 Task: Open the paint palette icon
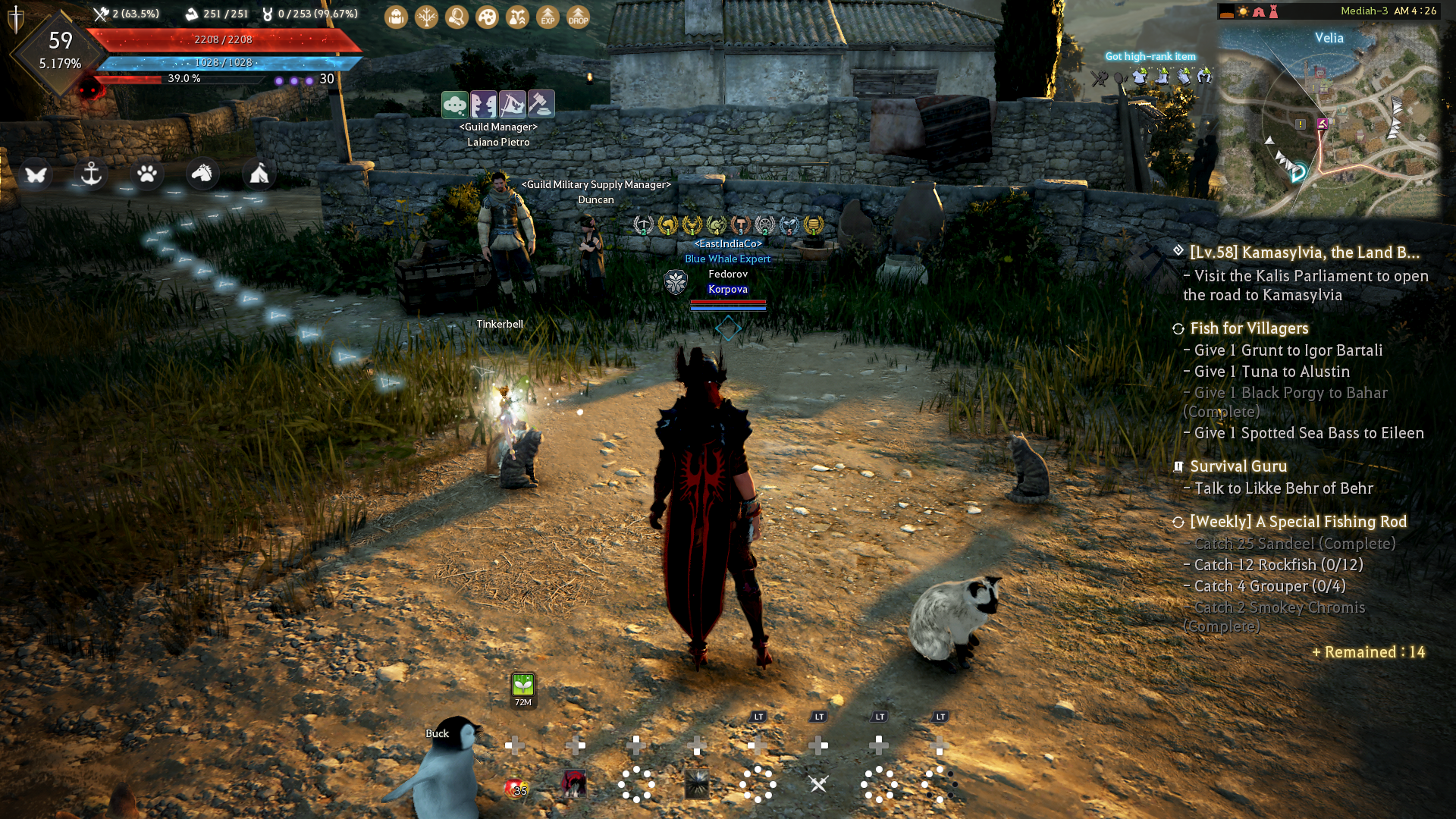[487, 17]
